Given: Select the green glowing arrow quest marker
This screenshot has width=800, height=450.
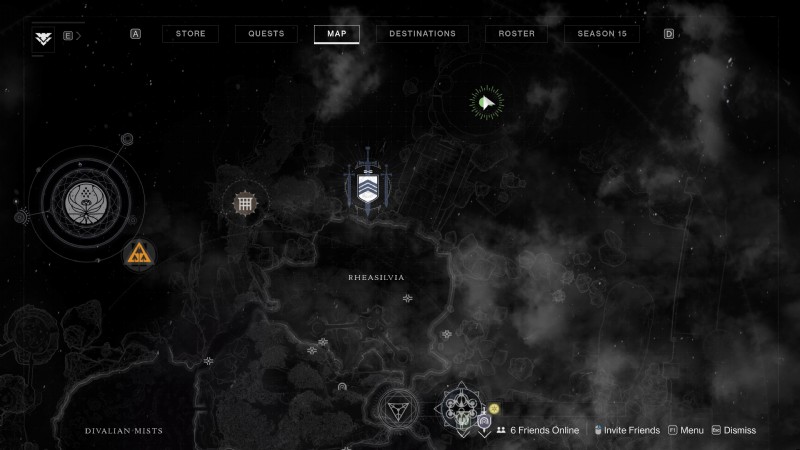Looking at the screenshot, I should tap(487, 102).
